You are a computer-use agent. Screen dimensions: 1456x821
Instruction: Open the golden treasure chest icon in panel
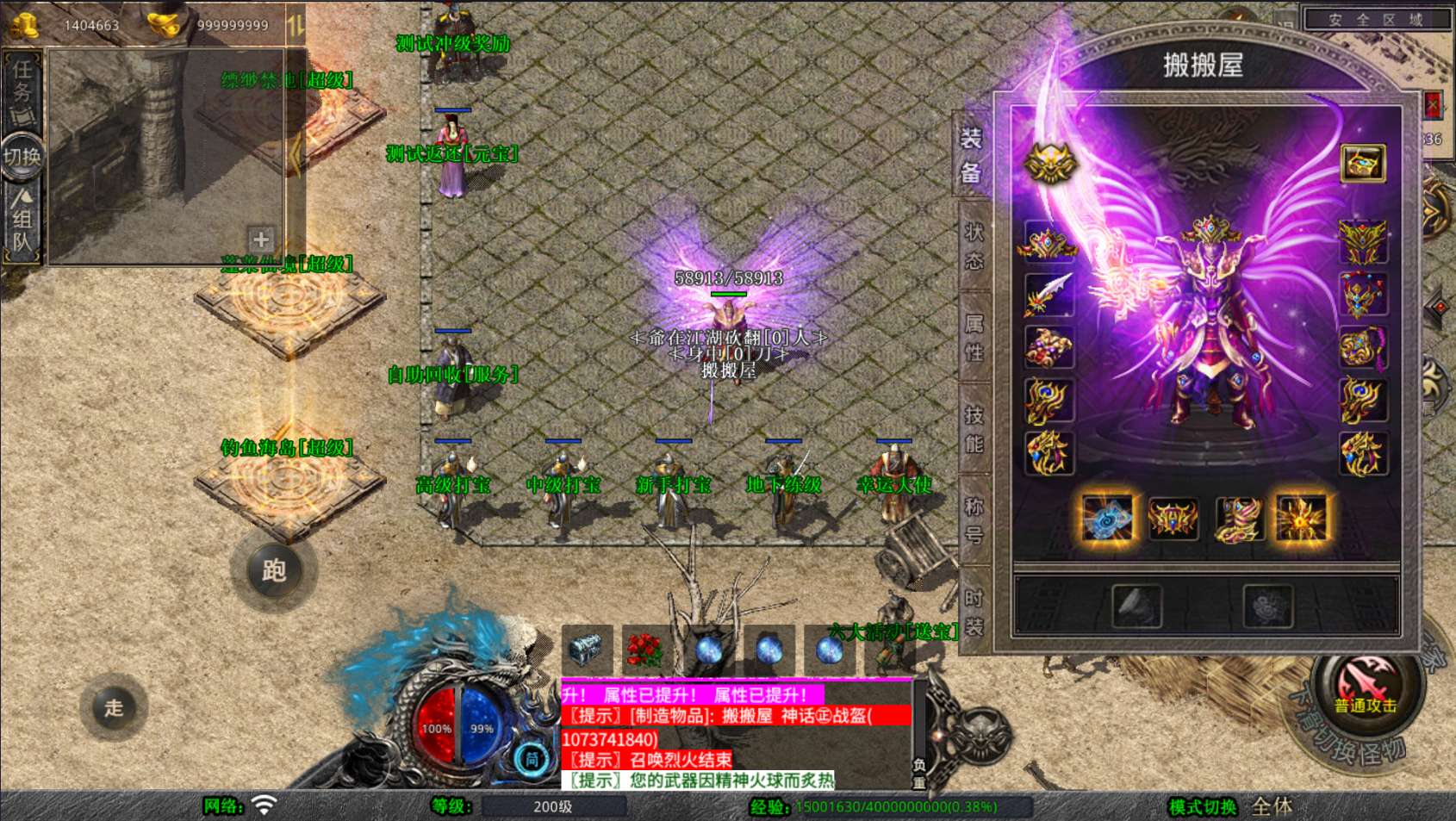1363,164
